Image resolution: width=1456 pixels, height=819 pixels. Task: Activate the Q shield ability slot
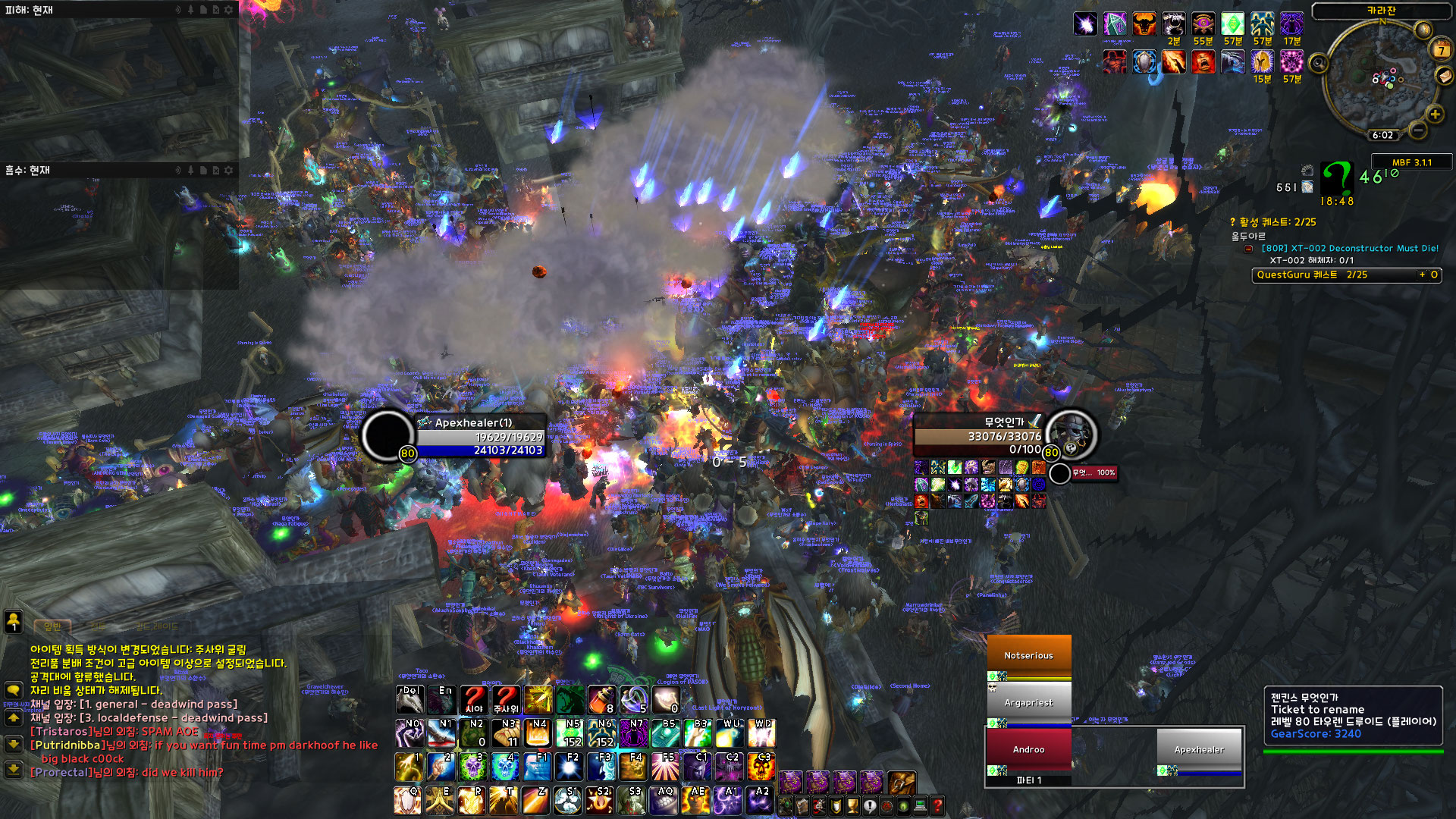407,800
